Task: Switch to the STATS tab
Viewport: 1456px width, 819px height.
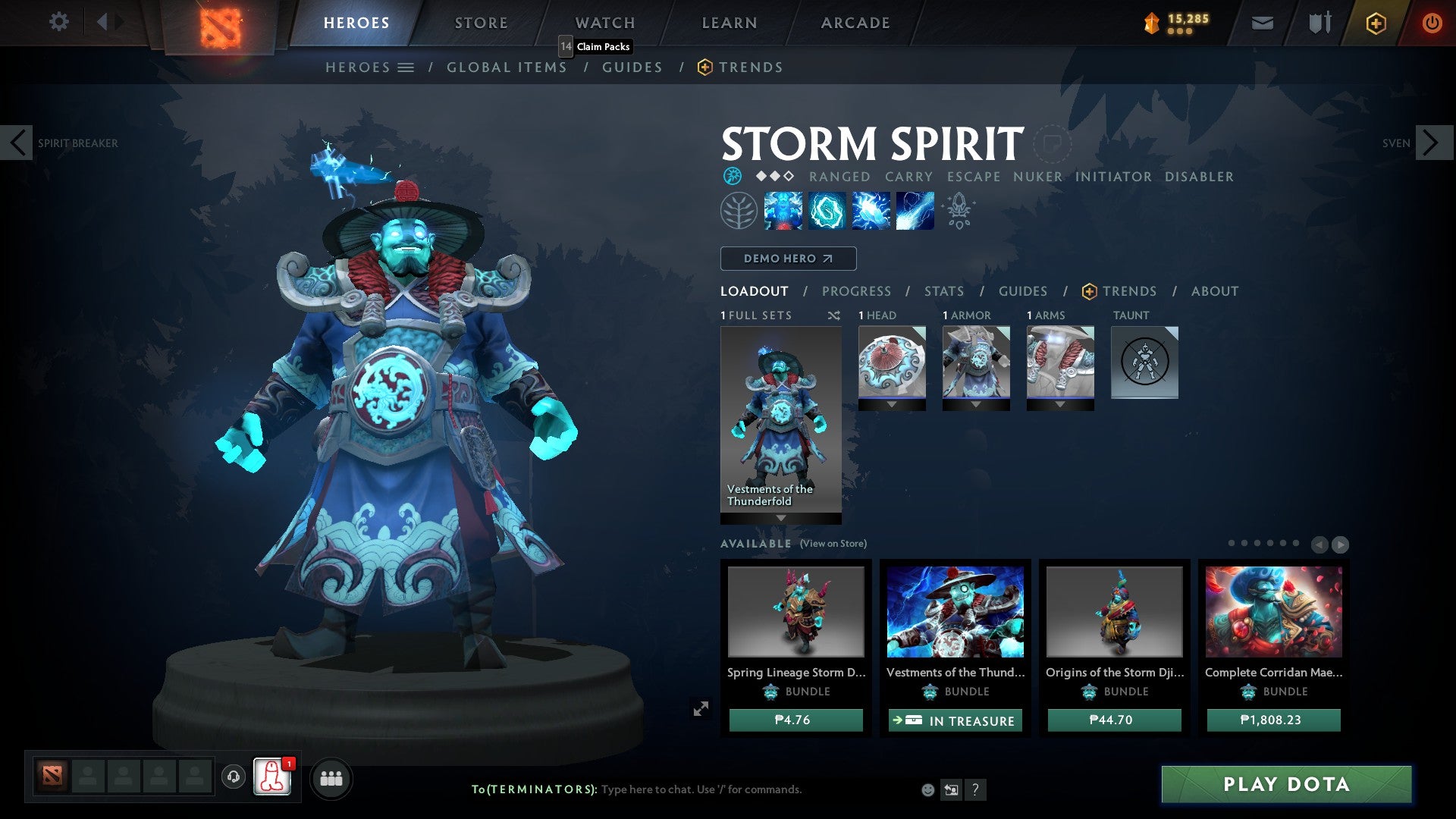Action: pos(943,290)
